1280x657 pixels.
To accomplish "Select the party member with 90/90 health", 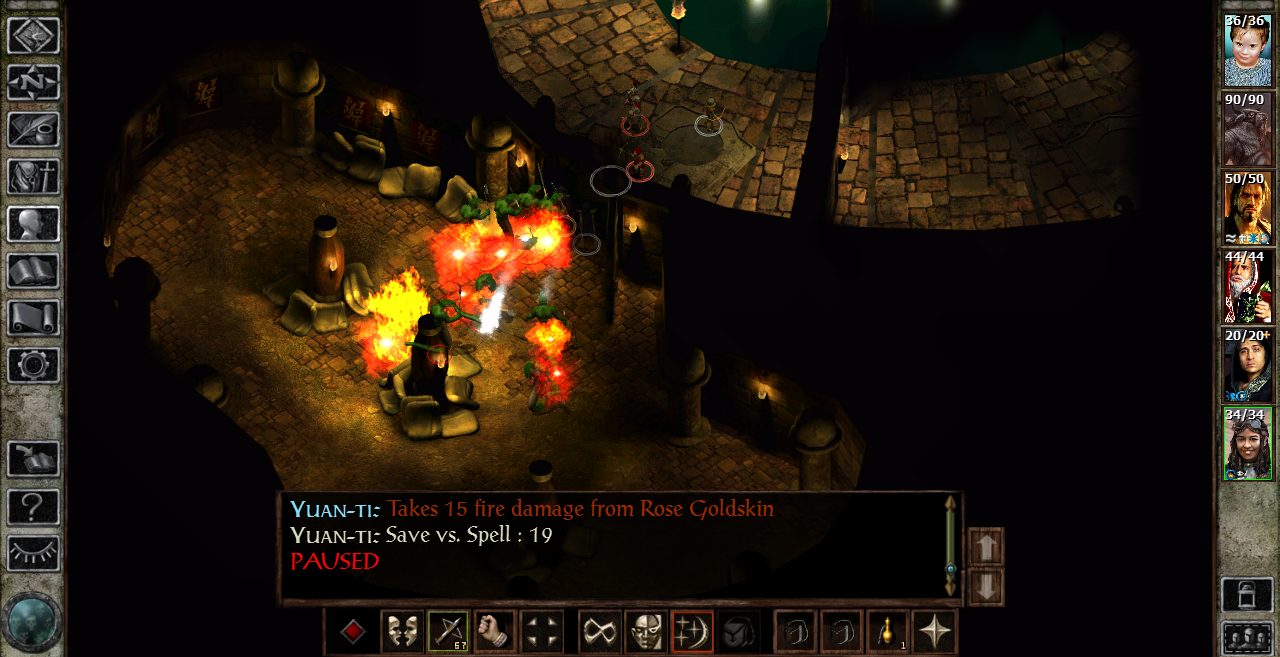I will pyautogui.click(x=1247, y=128).
